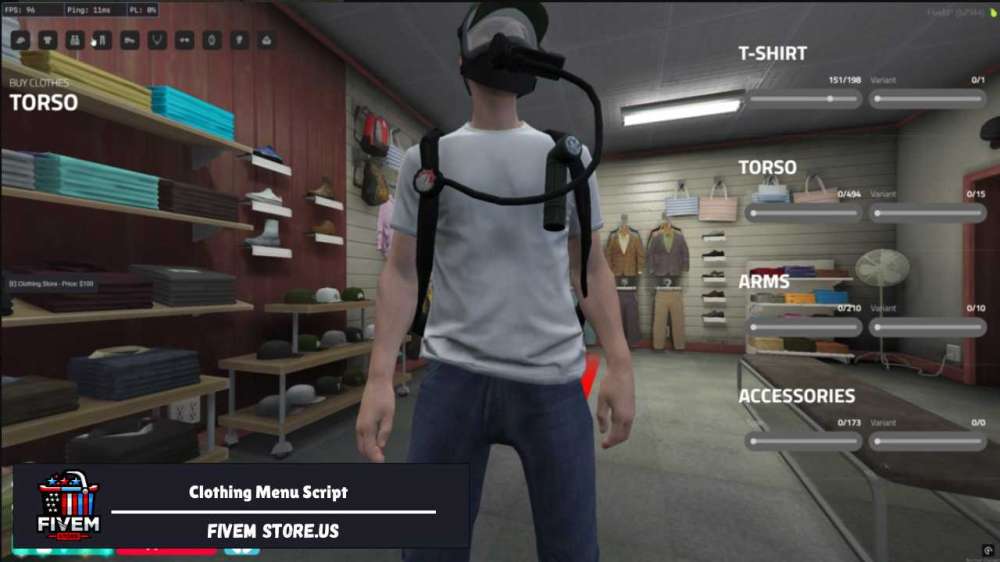This screenshot has height=562, width=1000.
Task: Select the hat category icon
Action: tap(20, 41)
